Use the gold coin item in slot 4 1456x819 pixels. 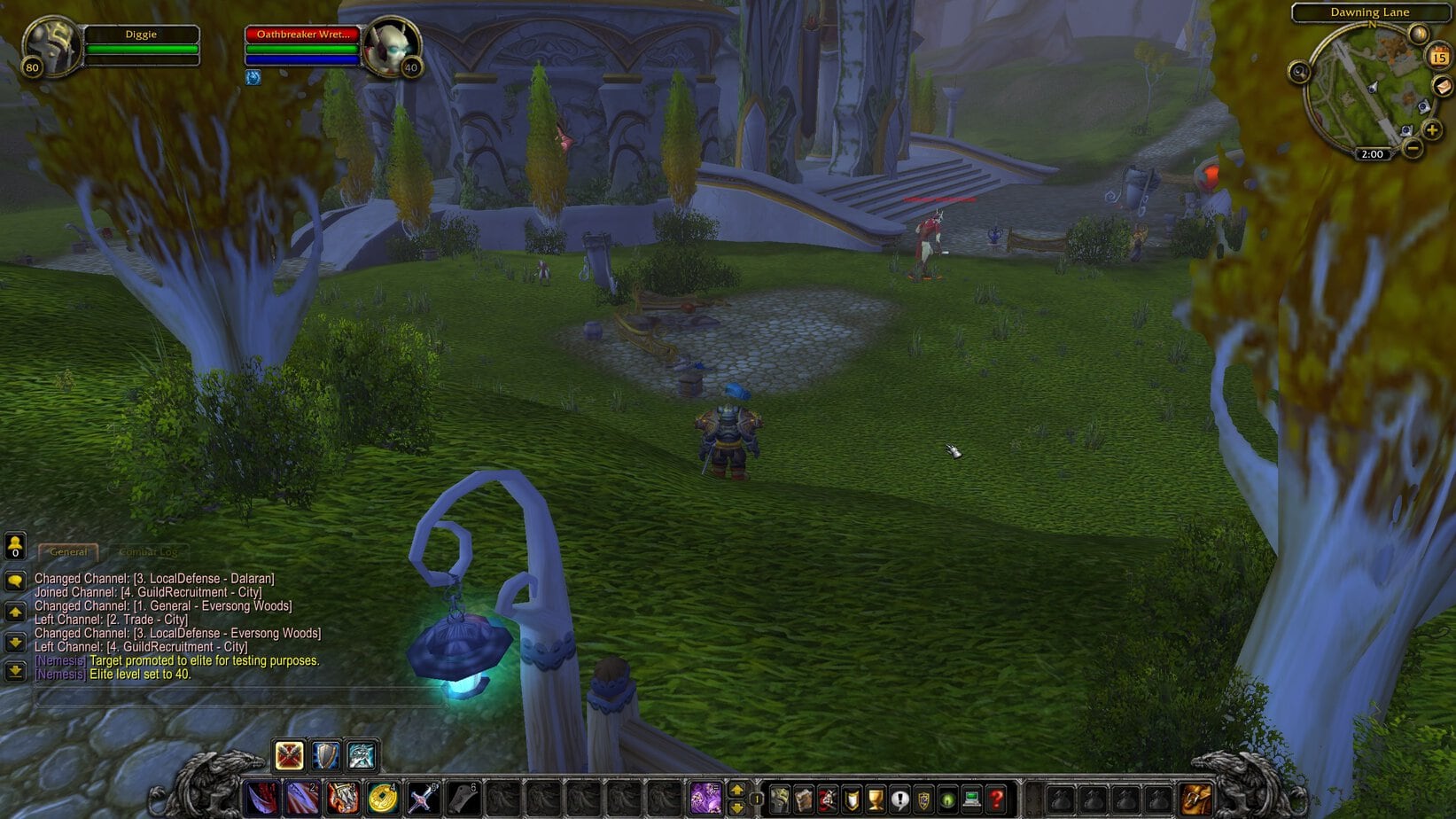pos(382,798)
